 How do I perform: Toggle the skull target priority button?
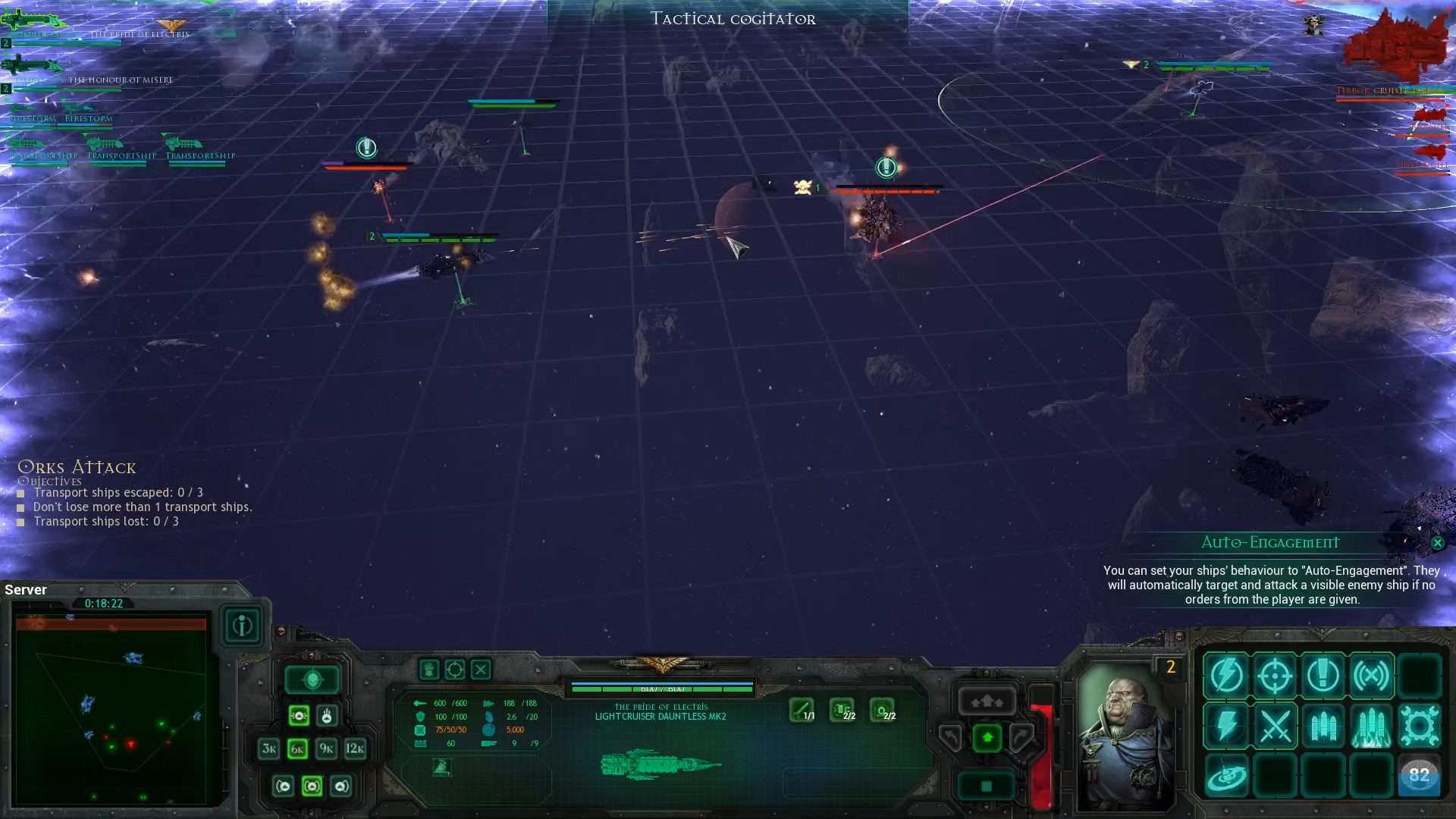click(x=327, y=716)
